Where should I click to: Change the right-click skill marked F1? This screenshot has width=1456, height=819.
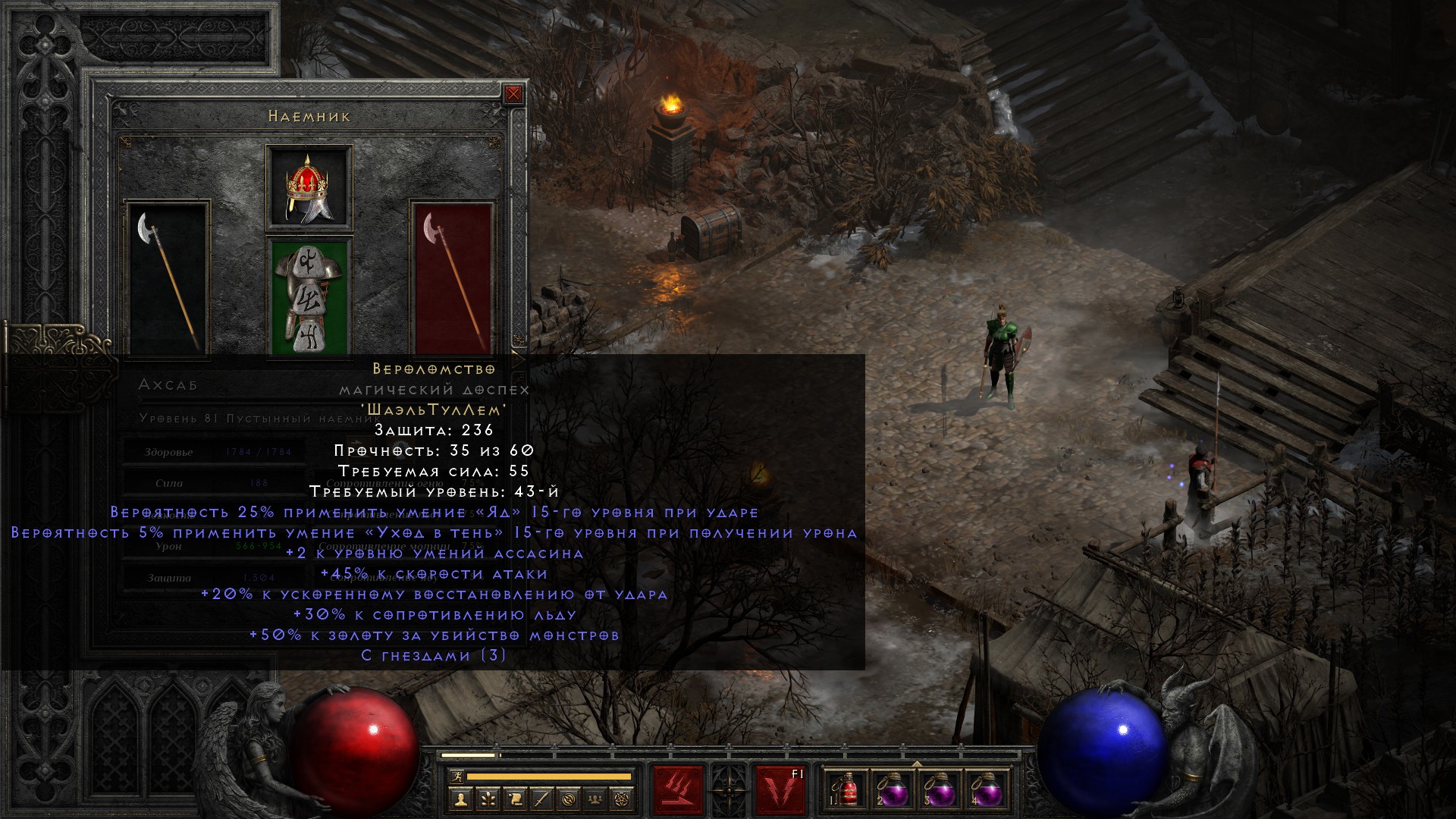(780, 790)
